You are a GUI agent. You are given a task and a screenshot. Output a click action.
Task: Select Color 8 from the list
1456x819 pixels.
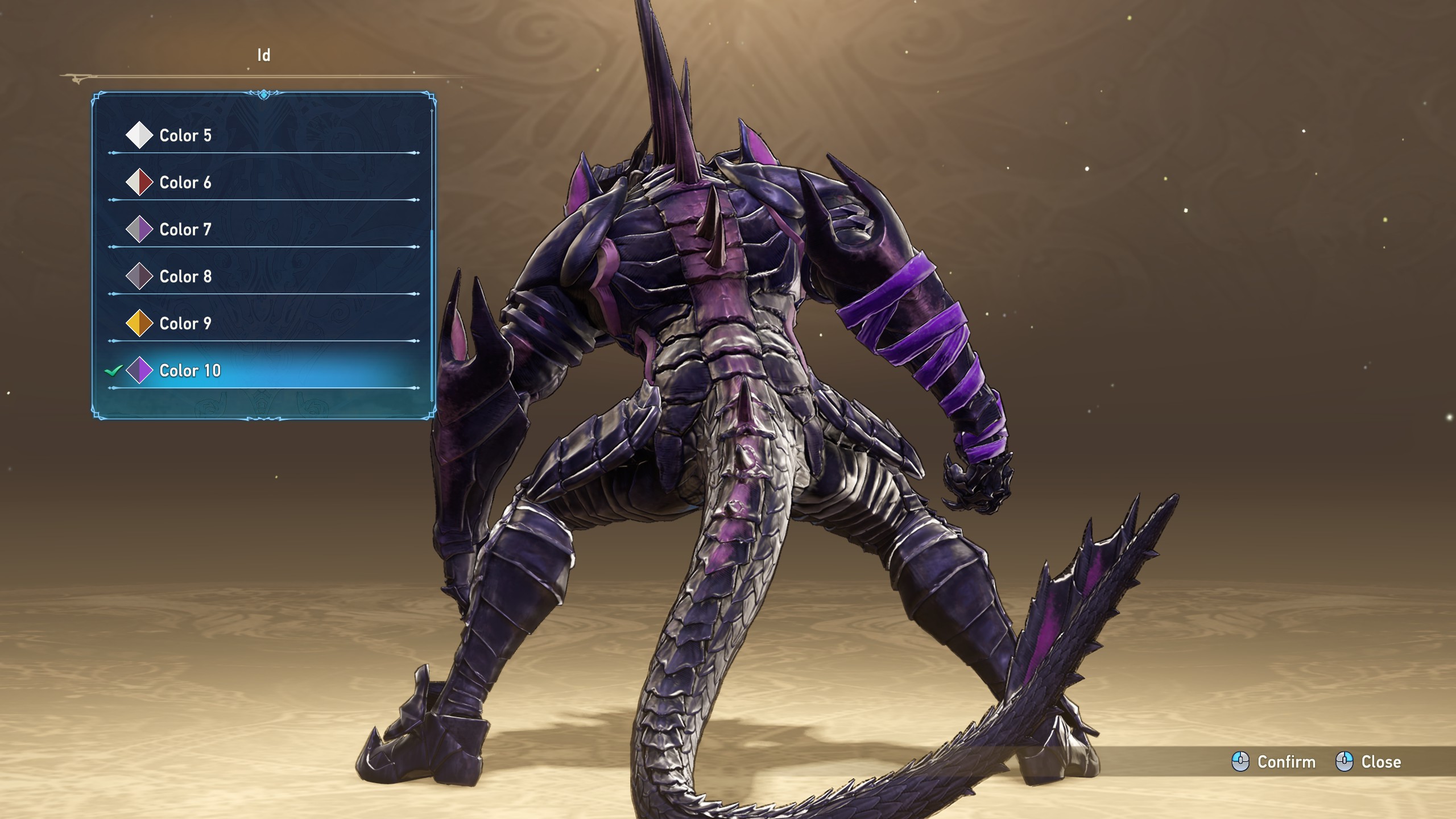click(185, 277)
